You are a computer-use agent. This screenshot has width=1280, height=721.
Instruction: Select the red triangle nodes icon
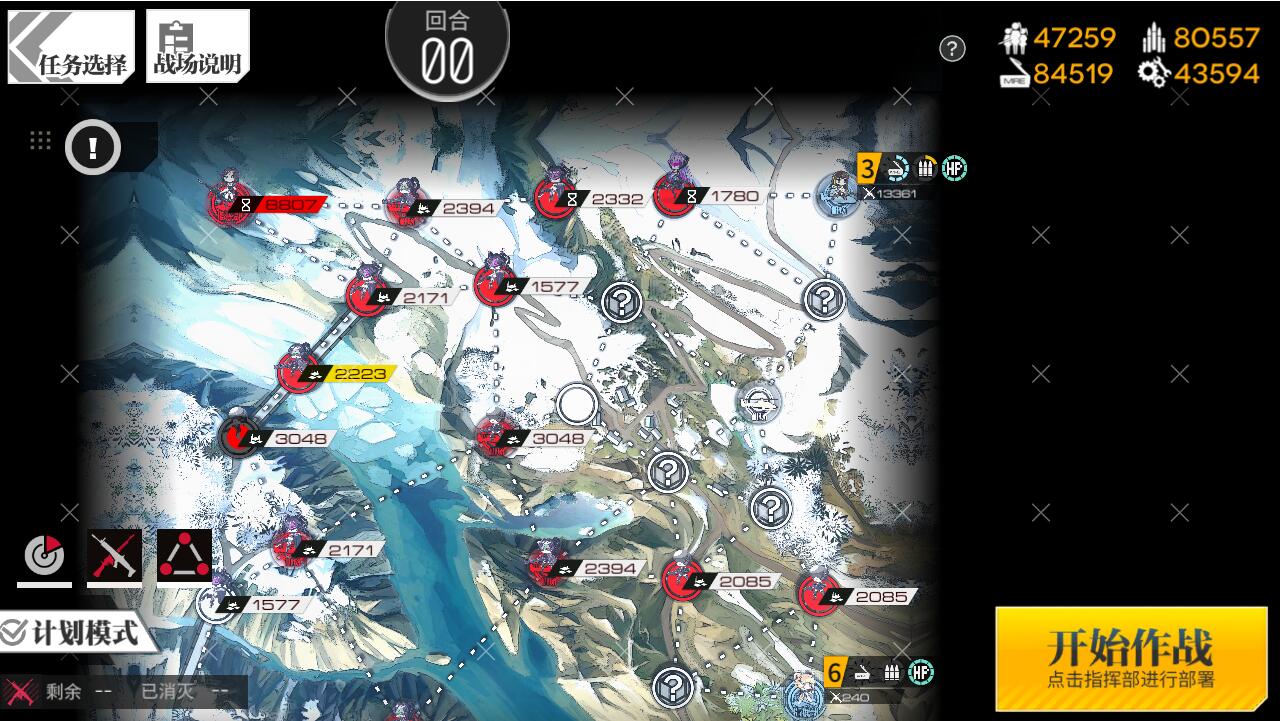click(184, 556)
